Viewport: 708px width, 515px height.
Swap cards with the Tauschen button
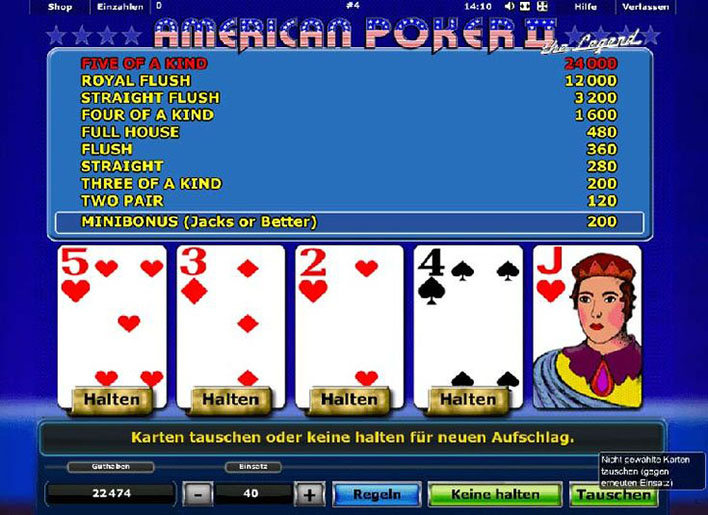(612, 494)
